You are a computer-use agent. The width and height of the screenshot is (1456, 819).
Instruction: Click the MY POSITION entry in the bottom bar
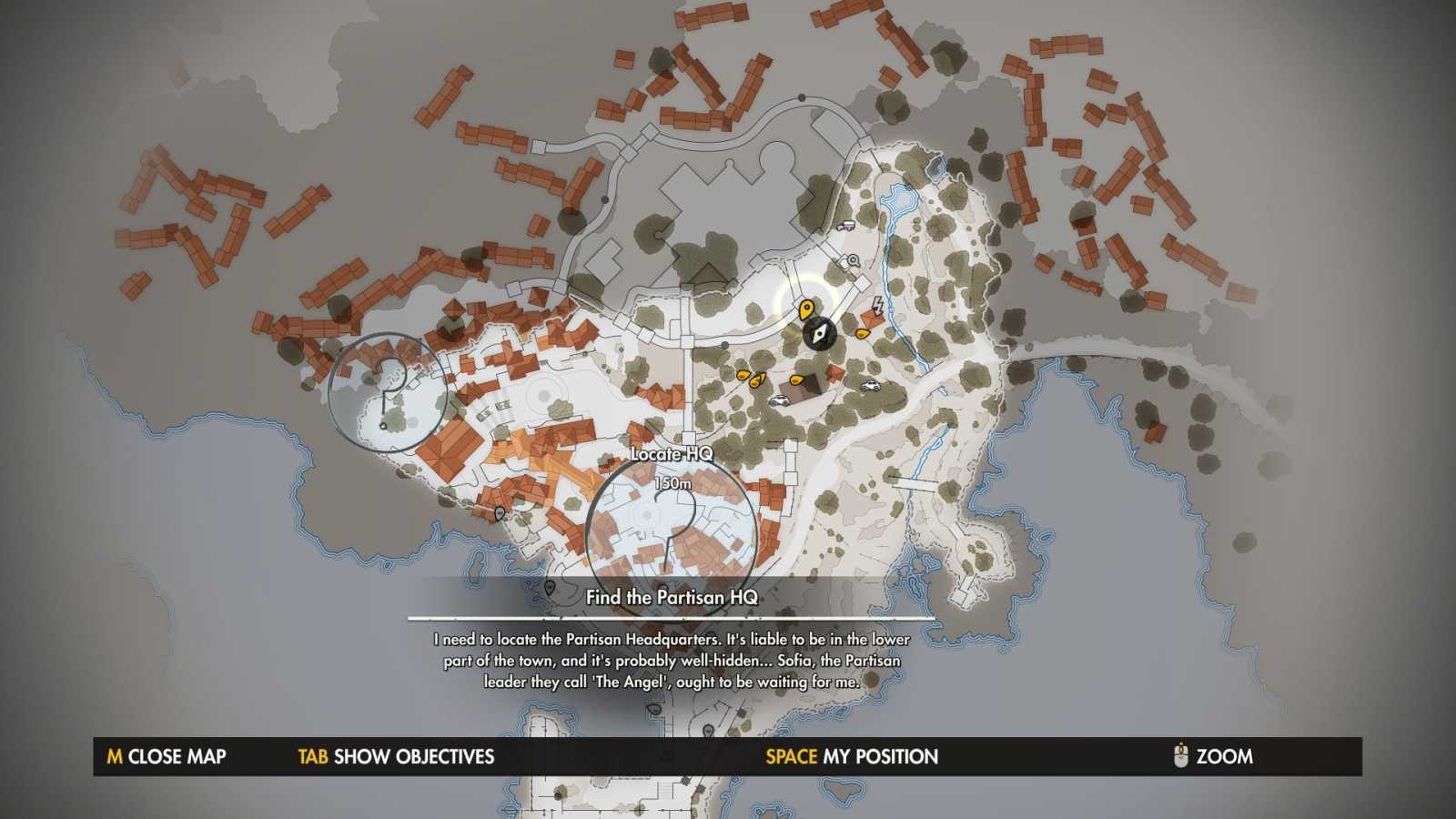(851, 756)
